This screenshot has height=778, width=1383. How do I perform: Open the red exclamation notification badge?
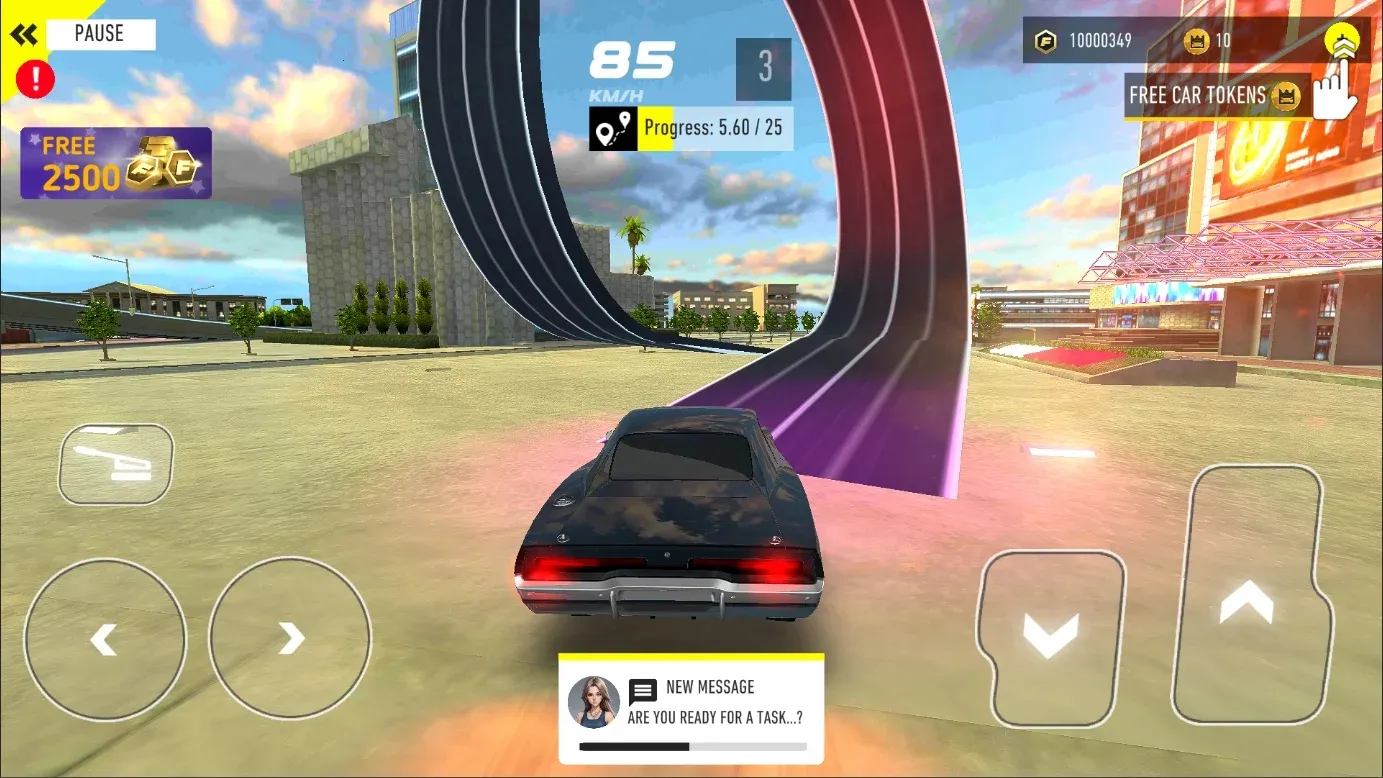coord(35,79)
